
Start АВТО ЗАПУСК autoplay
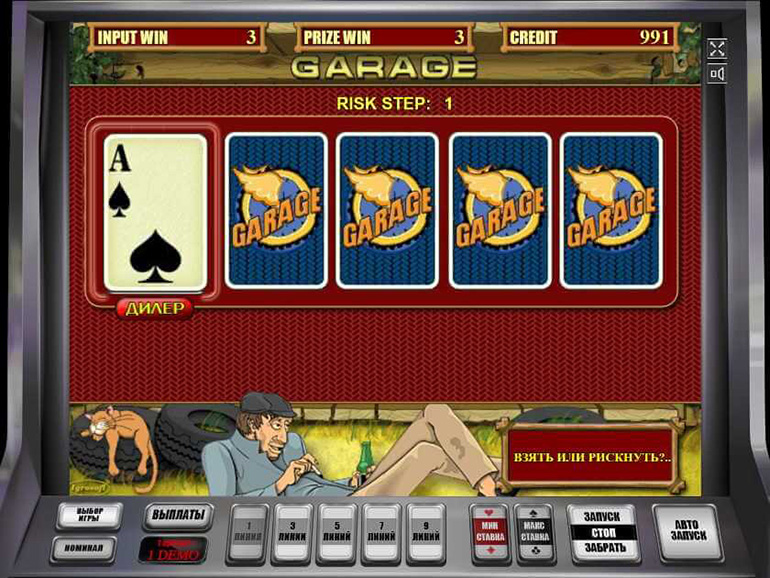tap(688, 529)
